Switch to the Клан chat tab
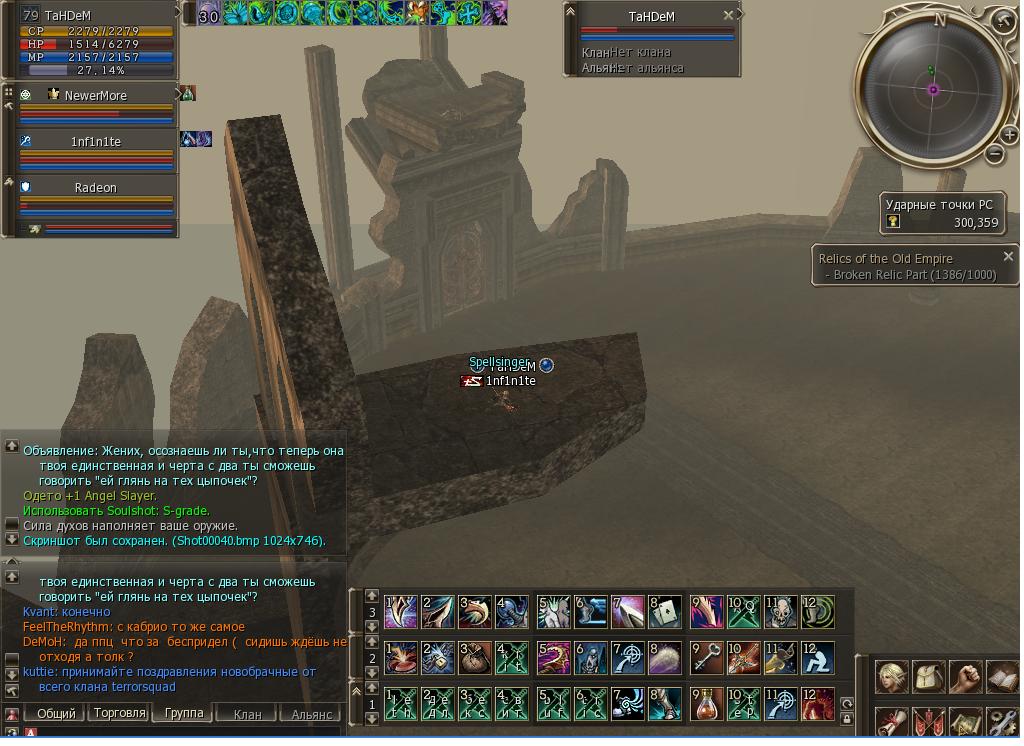This screenshot has height=746, width=1024. [247, 714]
